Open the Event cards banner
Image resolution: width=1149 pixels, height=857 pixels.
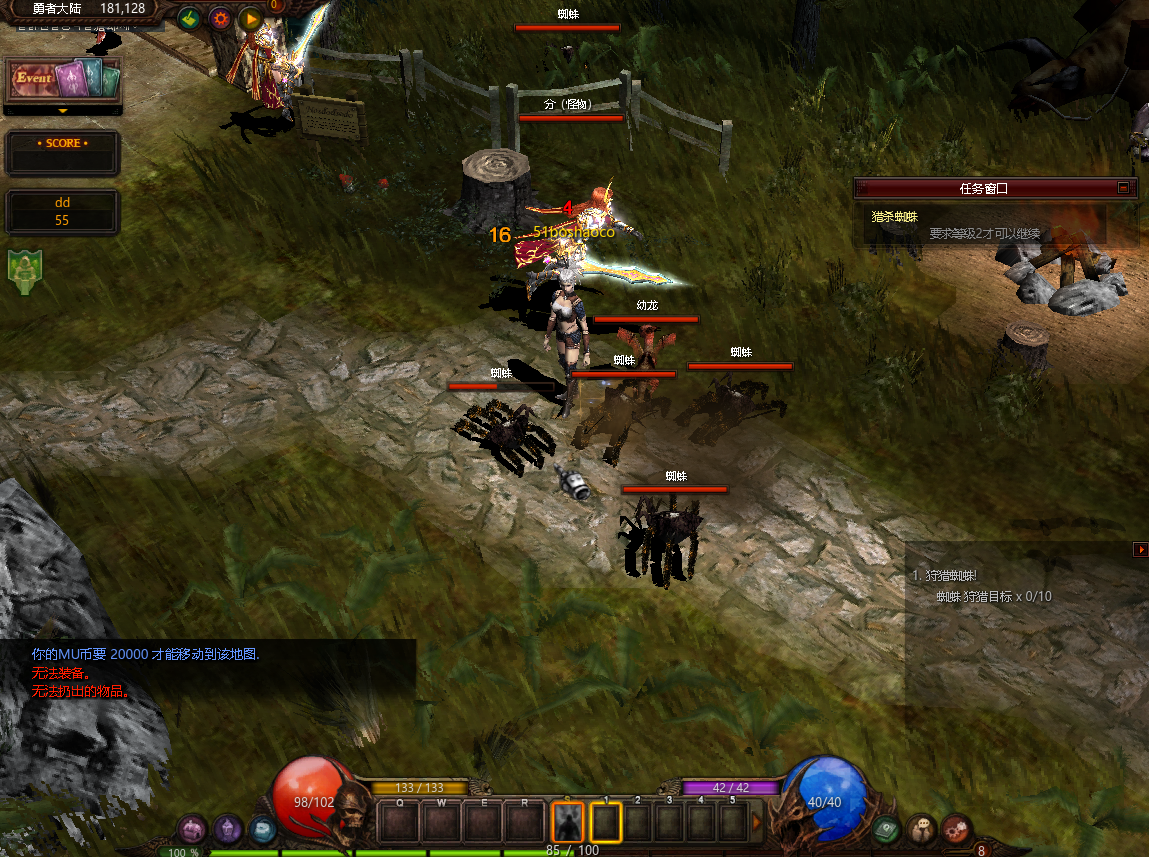coord(63,79)
